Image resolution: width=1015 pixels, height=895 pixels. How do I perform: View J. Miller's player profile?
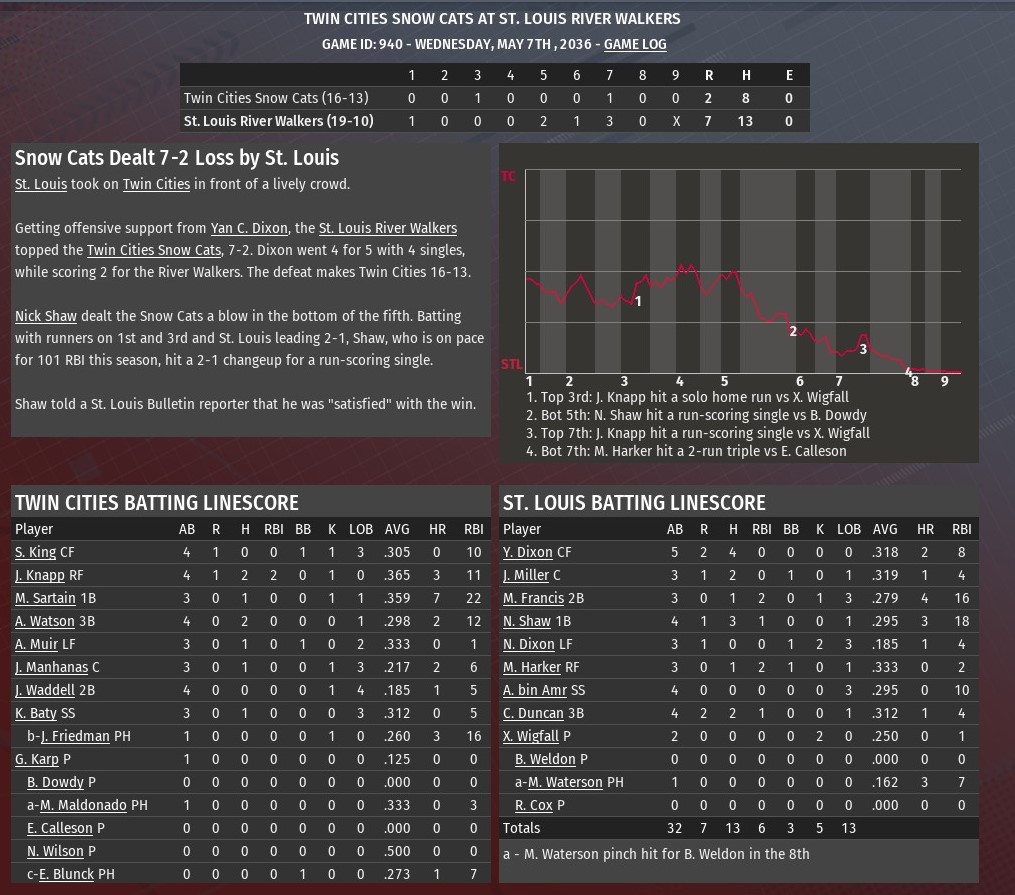click(x=525, y=575)
